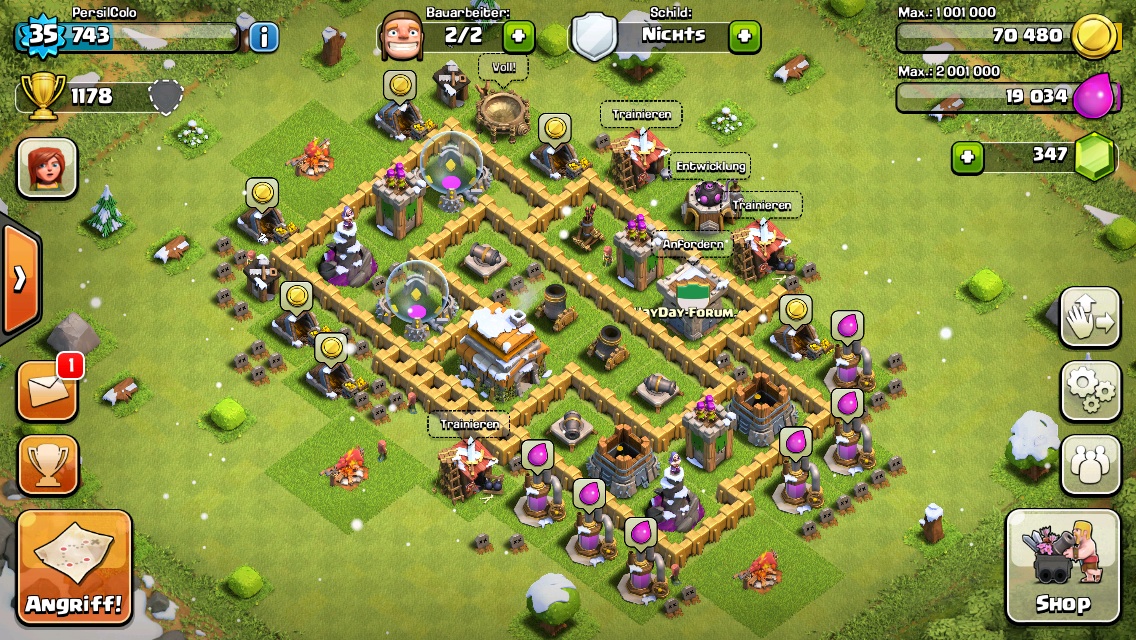Show the trophy leaderboard button
This screenshot has height=640, width=1136.
[47, 464]
